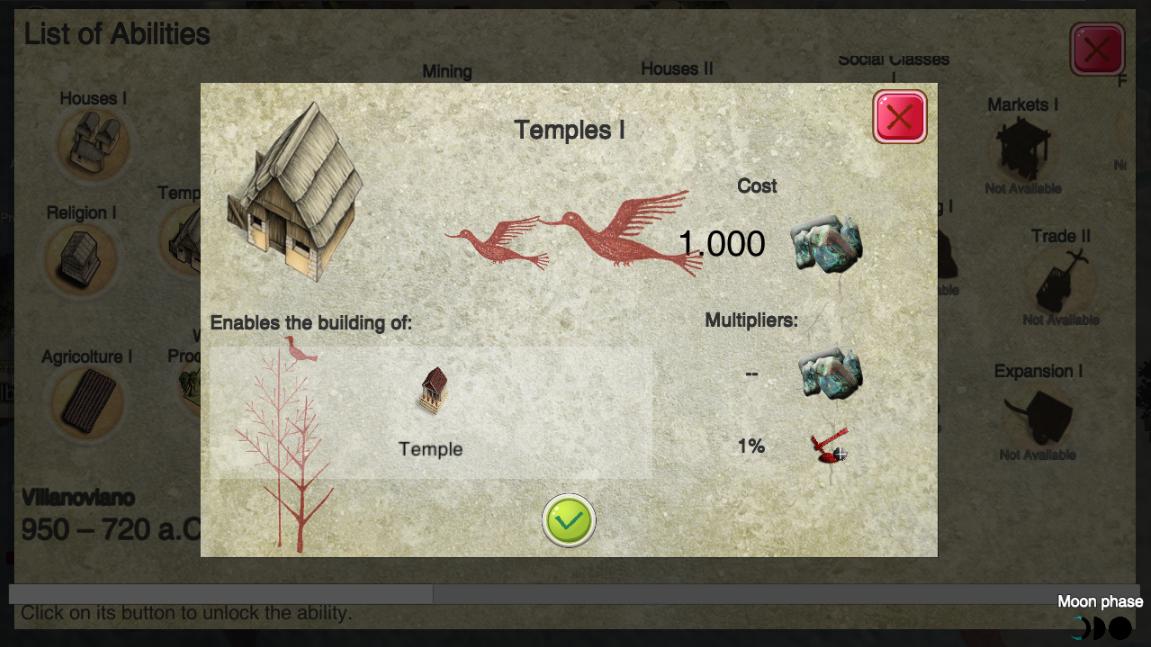Viewport: 1151px width, 647px height.
Task: Close the List of Abilities screen
Action: click(1097, 49)
